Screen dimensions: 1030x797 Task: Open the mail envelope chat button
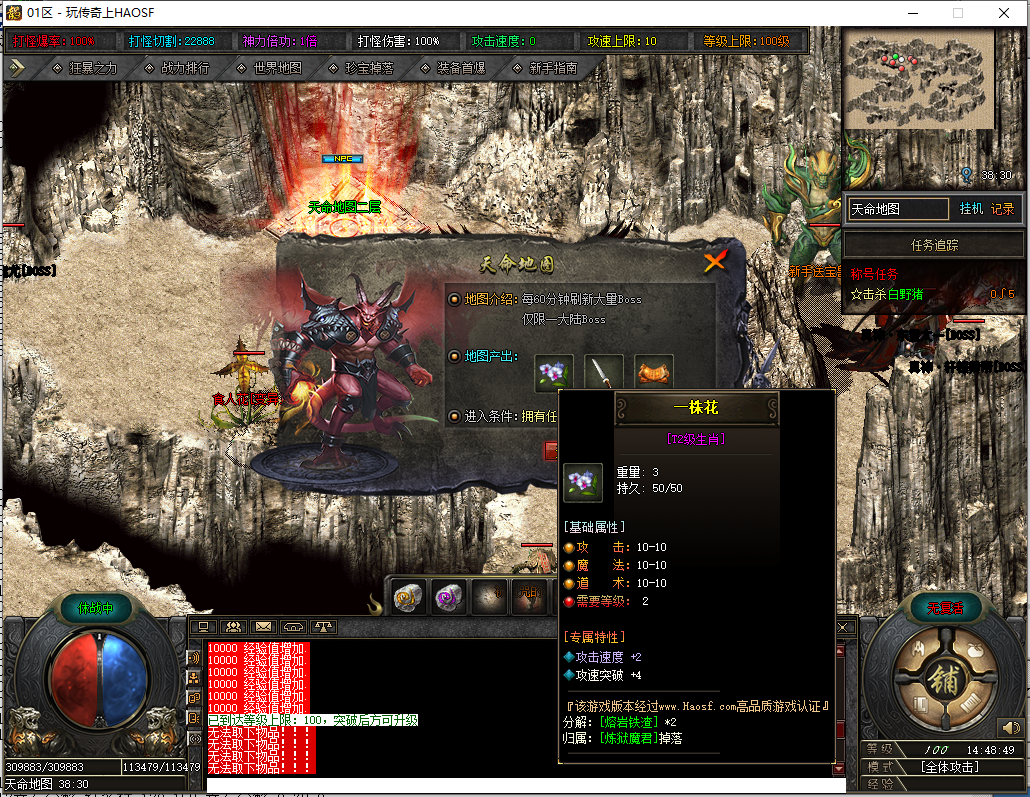pyautogui.click(x=264, y=627)
